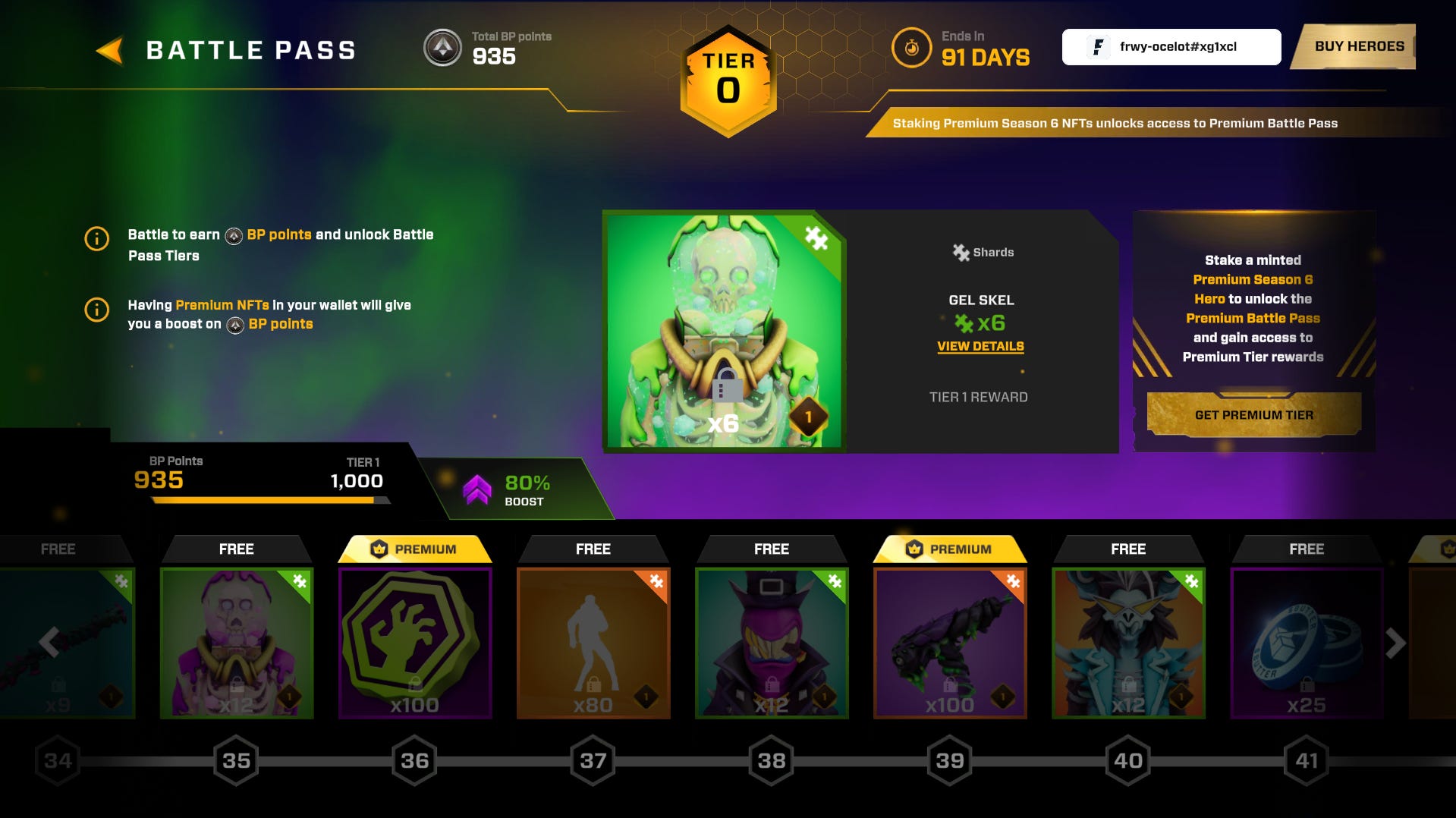Select the Total BP points emblem icon
Screen dimensions: 1456x818
point(442,48)
